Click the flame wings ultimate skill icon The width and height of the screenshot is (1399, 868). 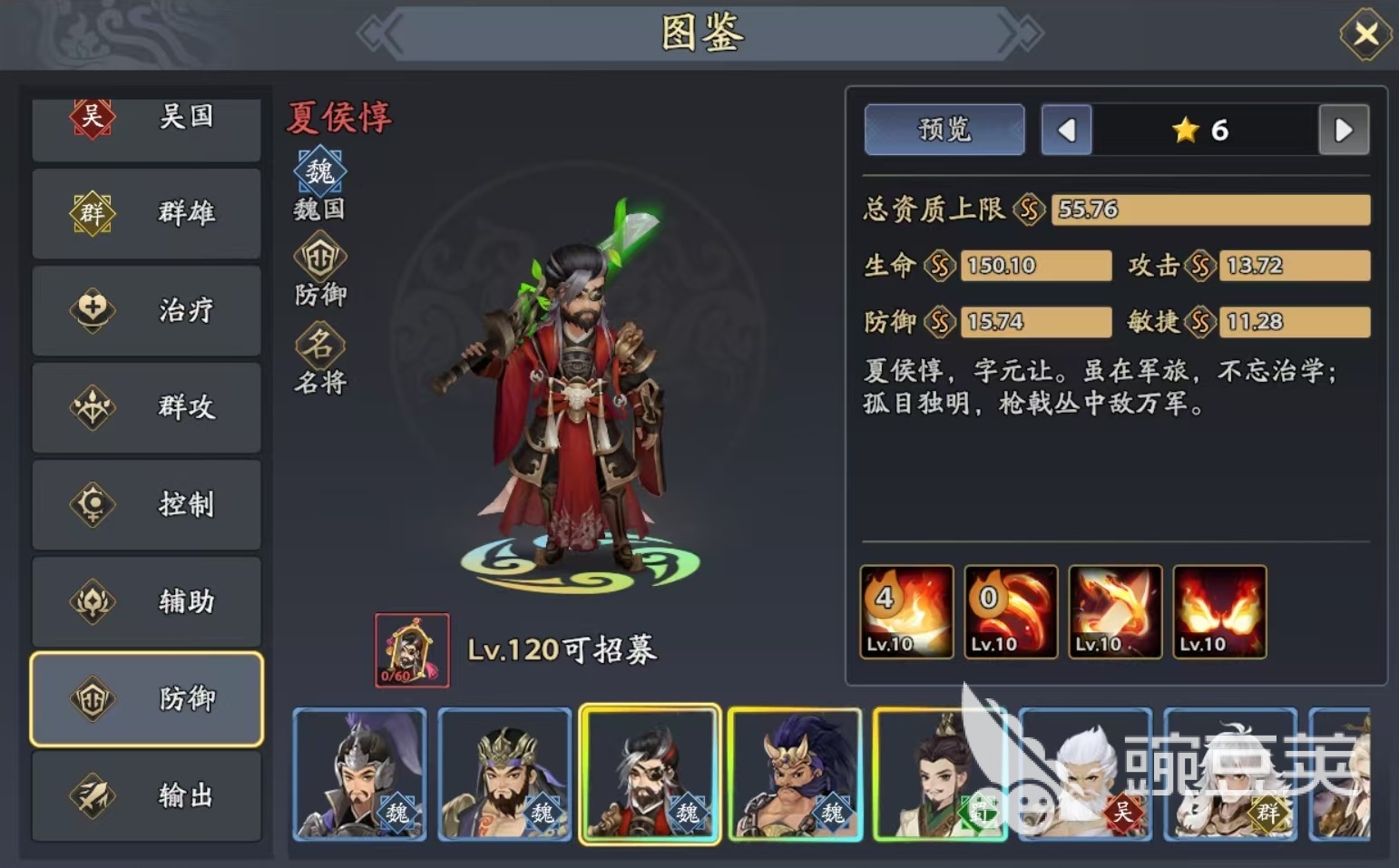click(x=1218, y=610)
